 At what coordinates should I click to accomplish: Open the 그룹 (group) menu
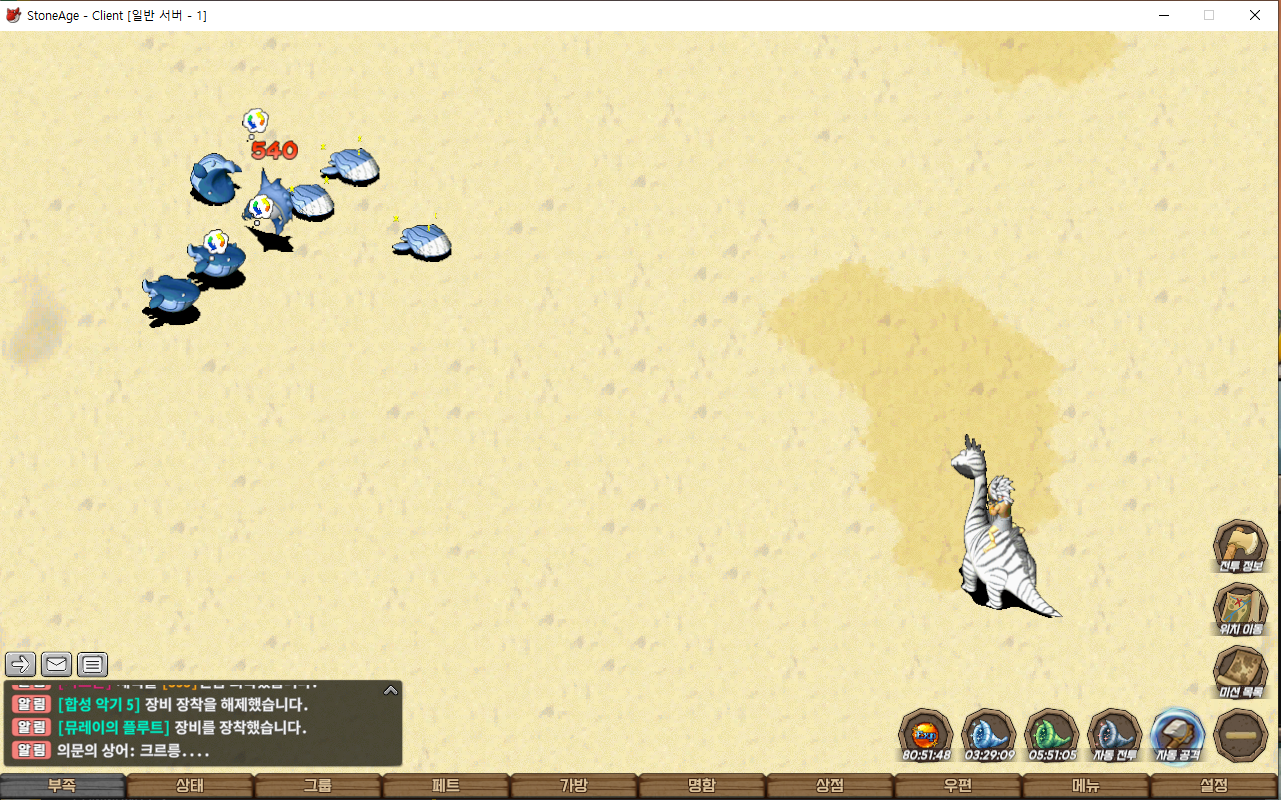(318, 786)
